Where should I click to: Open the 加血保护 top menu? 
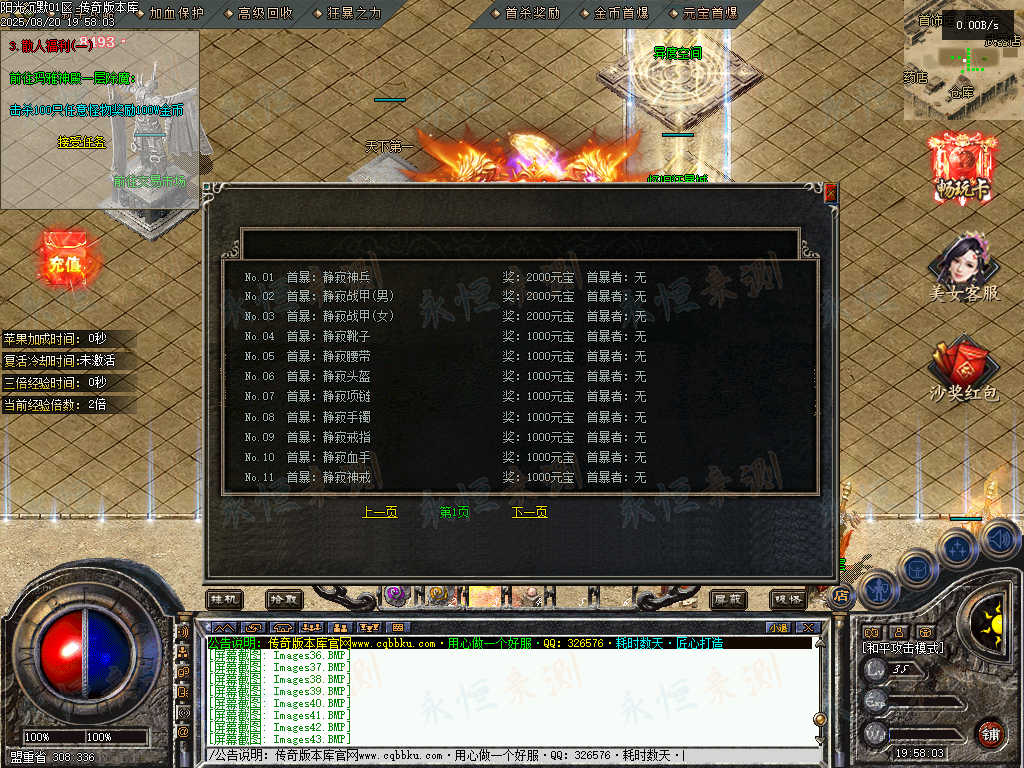[x=176, y=13]
